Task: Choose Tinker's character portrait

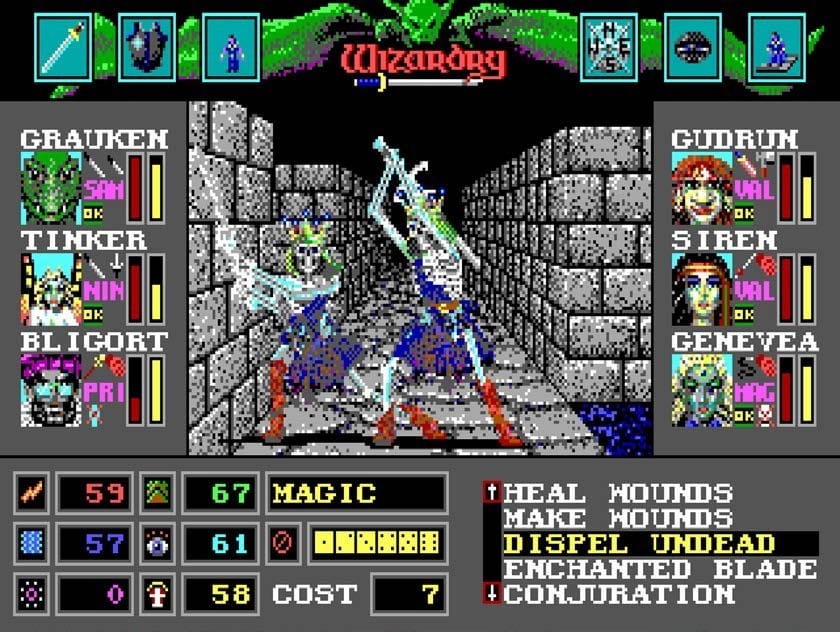Action: point(51,289)
